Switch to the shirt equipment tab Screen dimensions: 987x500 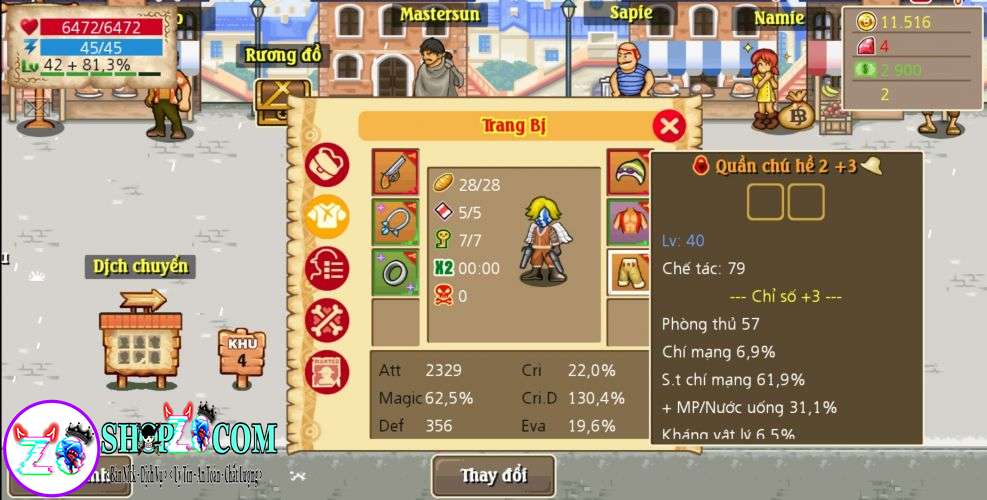[327, 216]
